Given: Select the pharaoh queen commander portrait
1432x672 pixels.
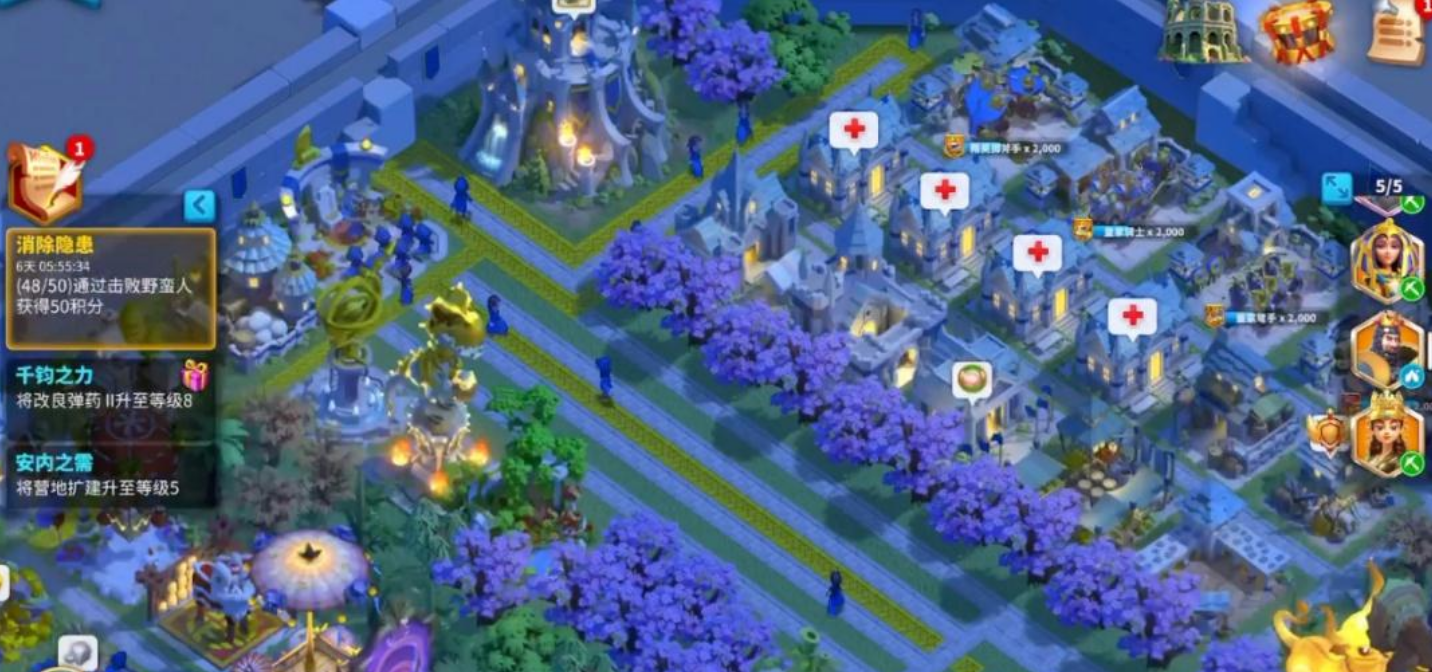Looking at the screenshot, I should point(1386,260).
